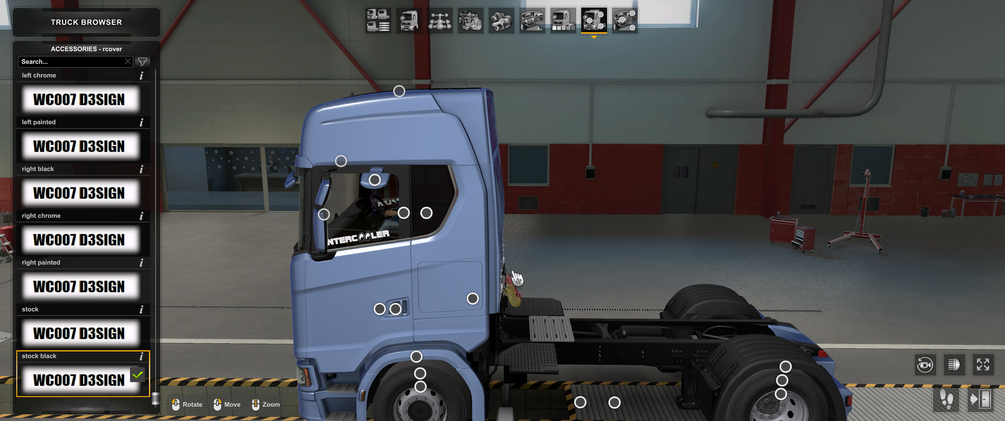
Task: Switch to the chassis tab
Action: (440, 20)
